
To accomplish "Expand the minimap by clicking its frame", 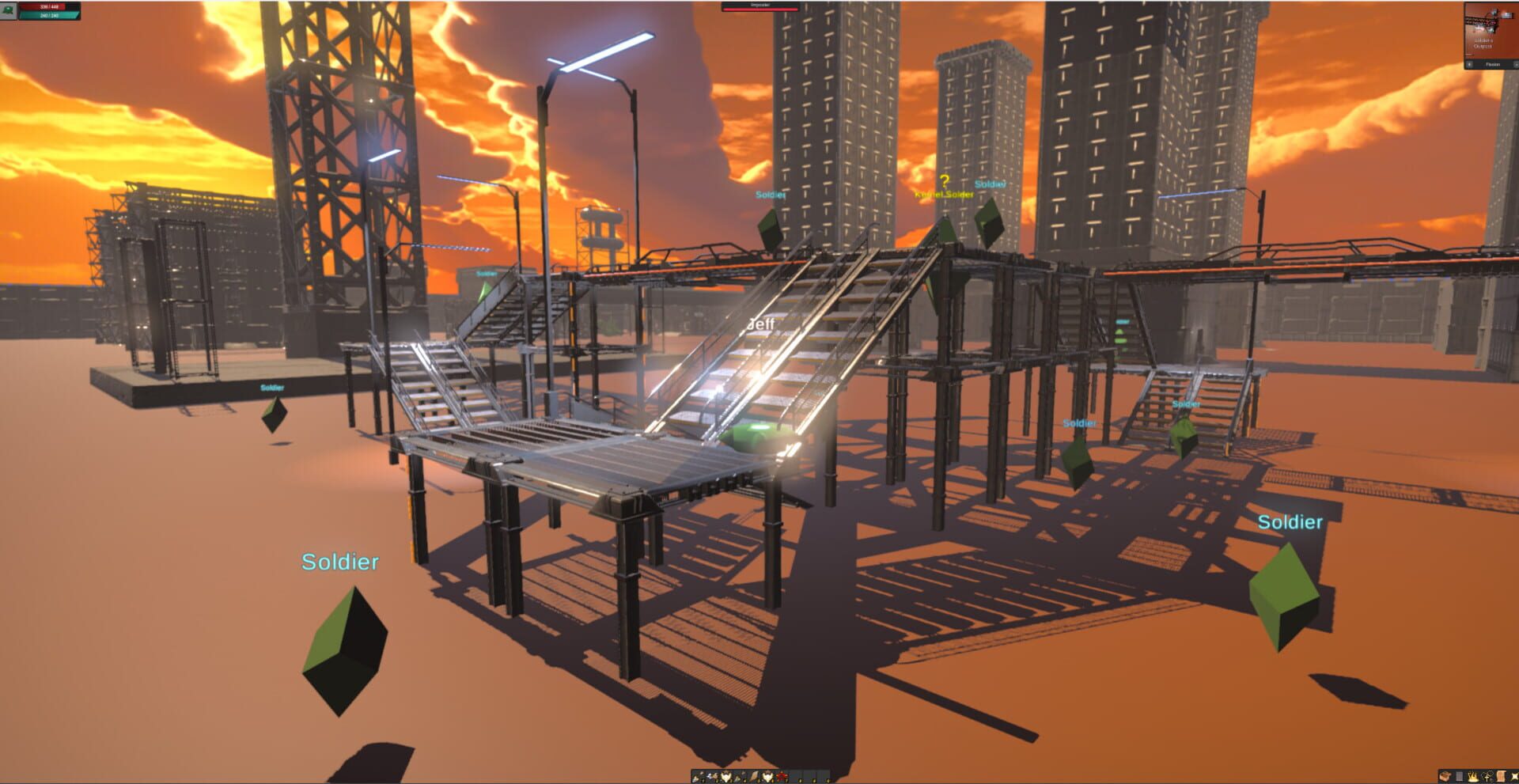I will [x=1491, y=32].
